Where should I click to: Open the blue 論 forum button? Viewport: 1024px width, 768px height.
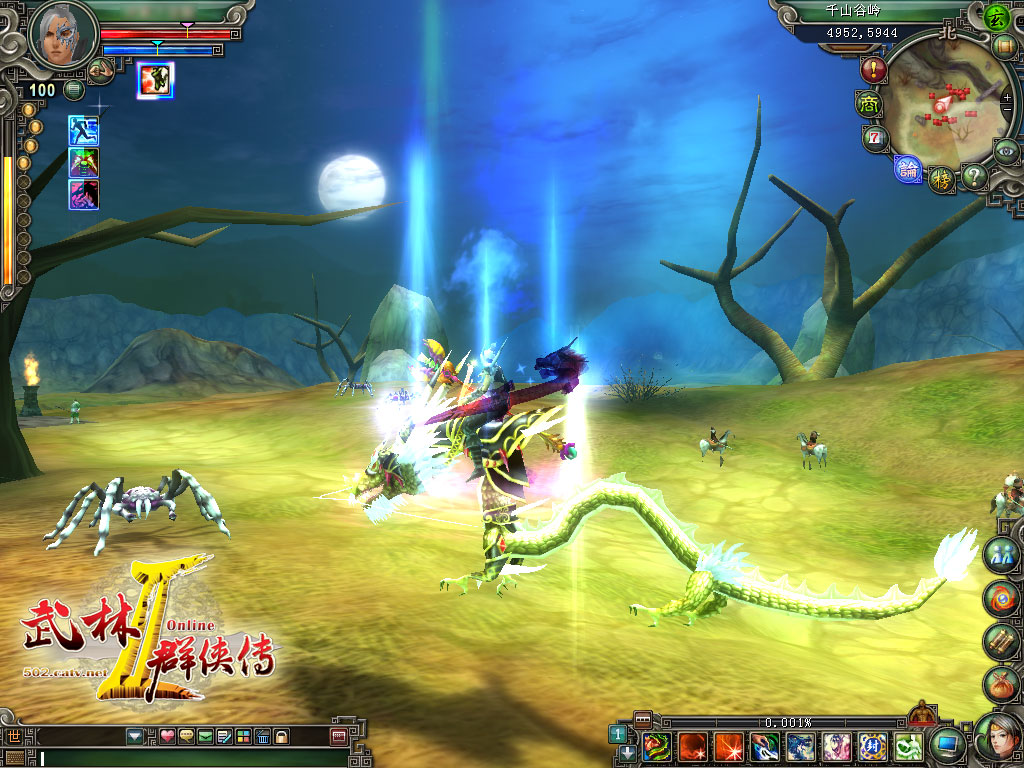pyautogui.click(x=908, y=168)
